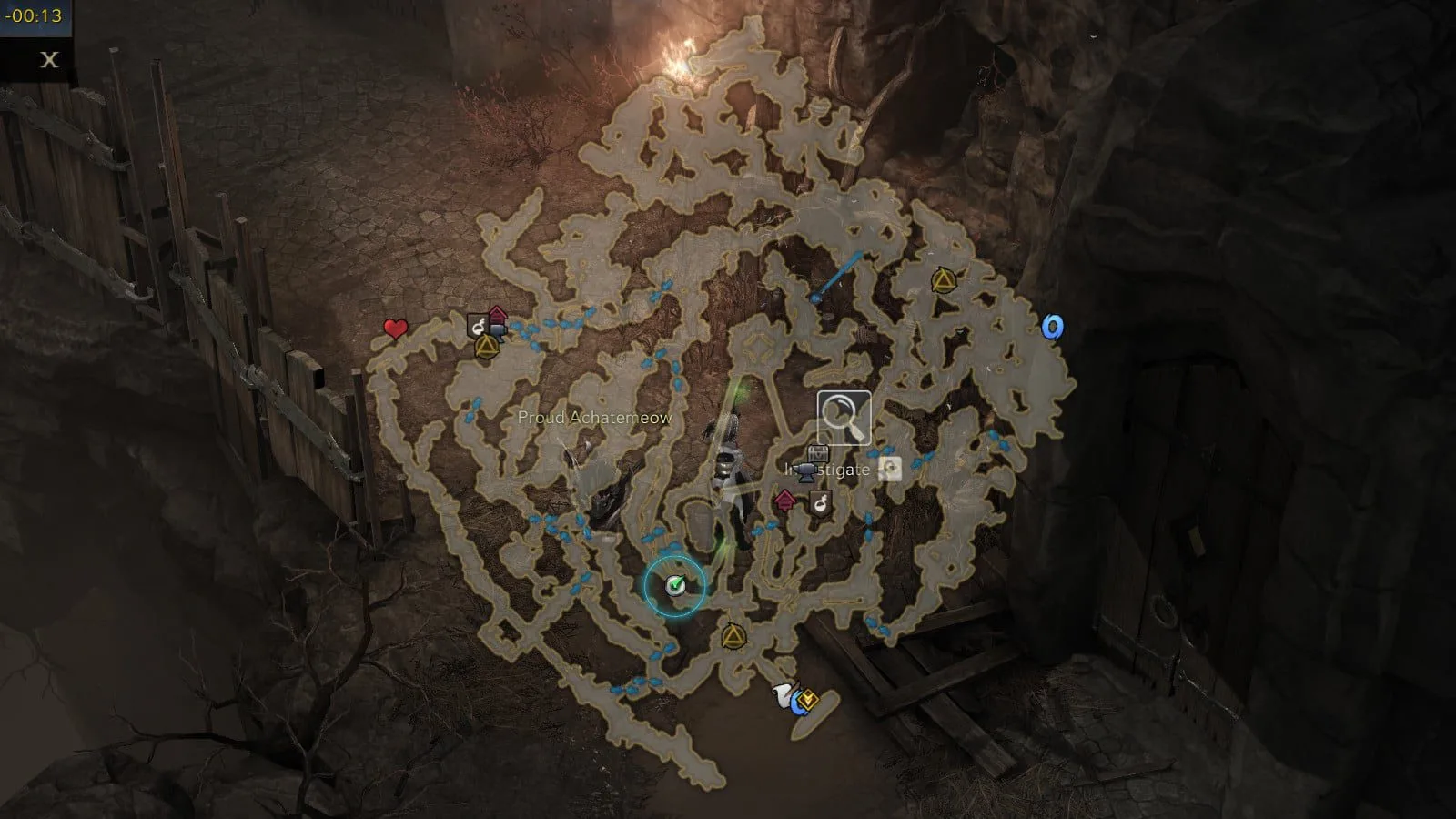Select the red heart map marker
This screenshot has width=1456, height=819.
[x=395, y=329]
